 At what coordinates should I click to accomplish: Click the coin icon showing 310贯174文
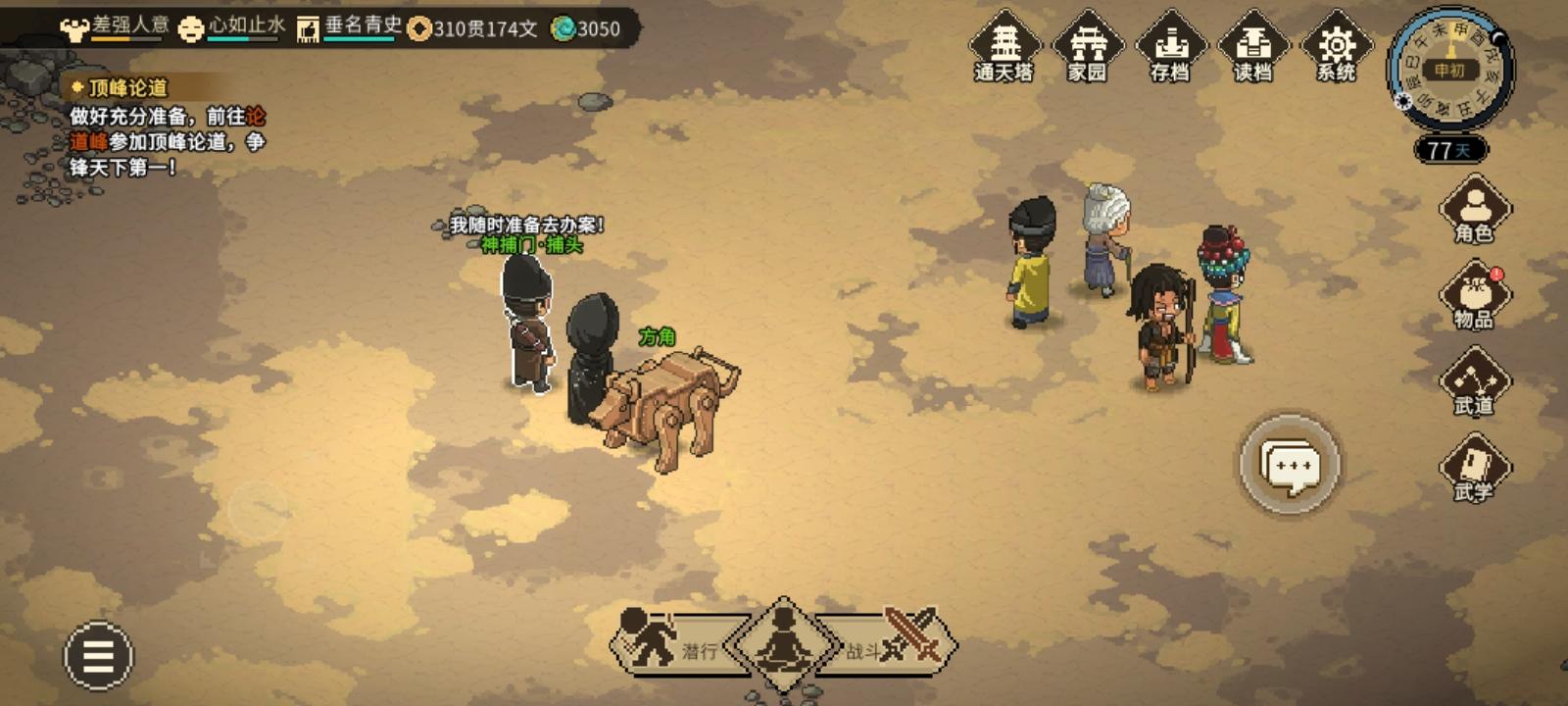[x=421, y=30]
